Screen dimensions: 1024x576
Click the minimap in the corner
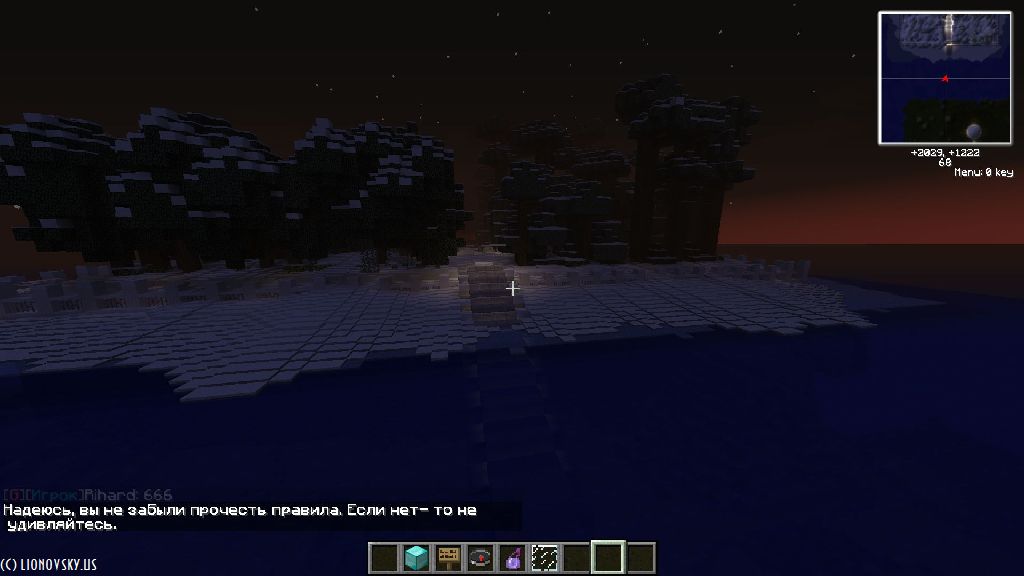click(945, 78)
